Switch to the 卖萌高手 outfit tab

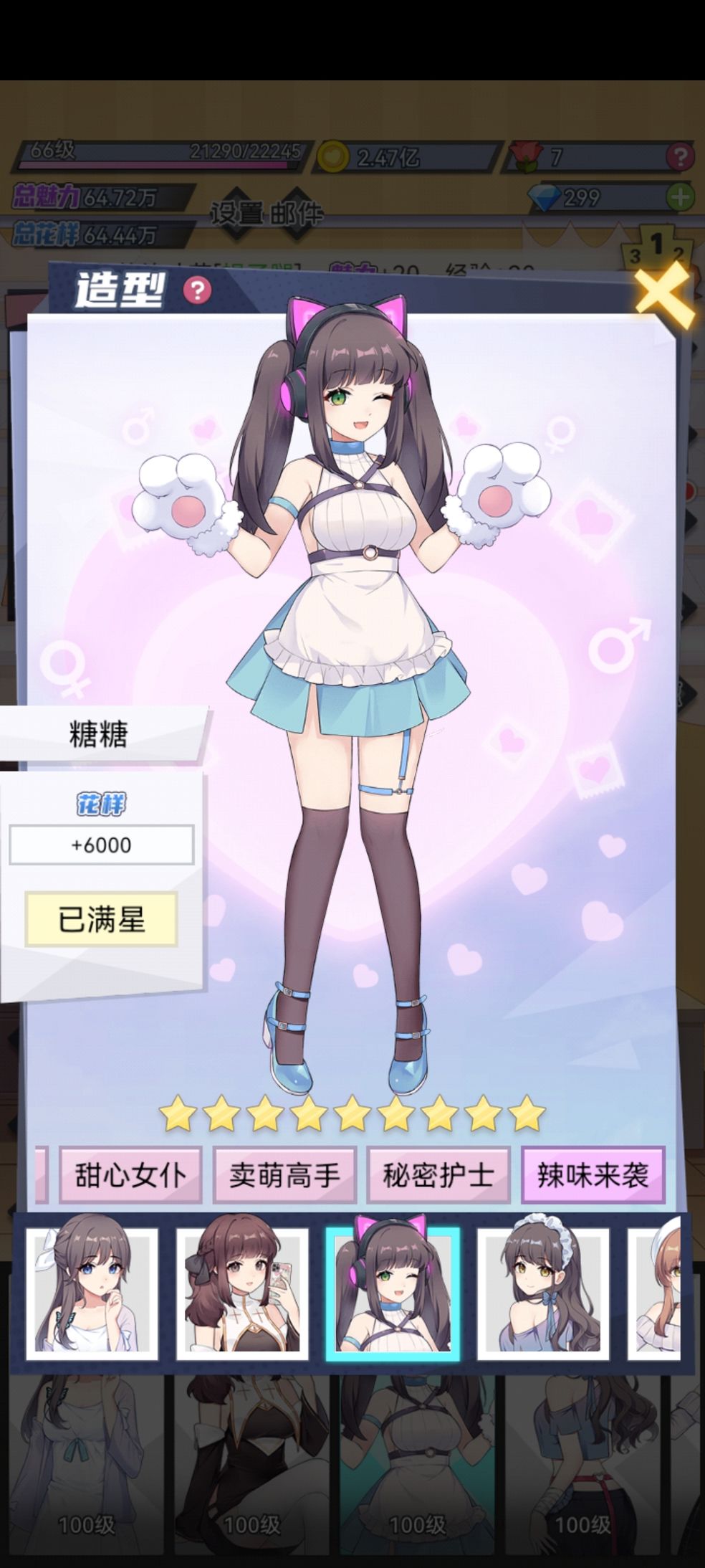(x=284, y=1175)
